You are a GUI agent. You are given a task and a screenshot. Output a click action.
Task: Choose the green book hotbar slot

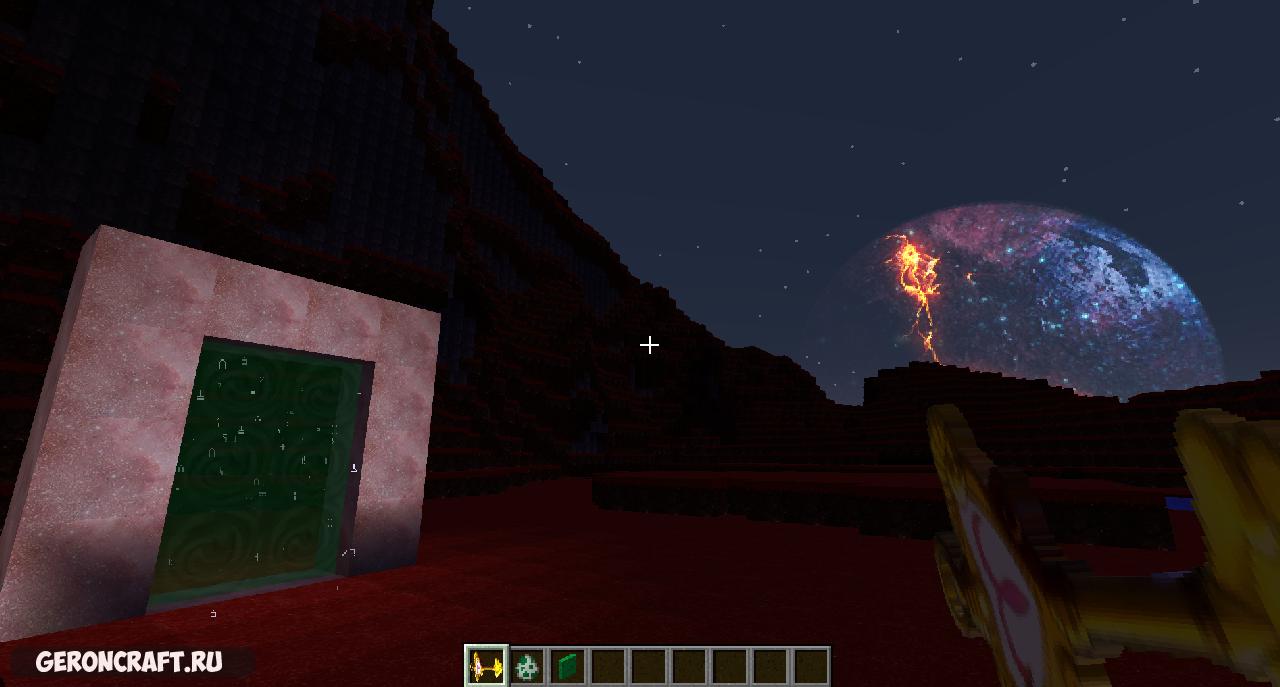568,665
